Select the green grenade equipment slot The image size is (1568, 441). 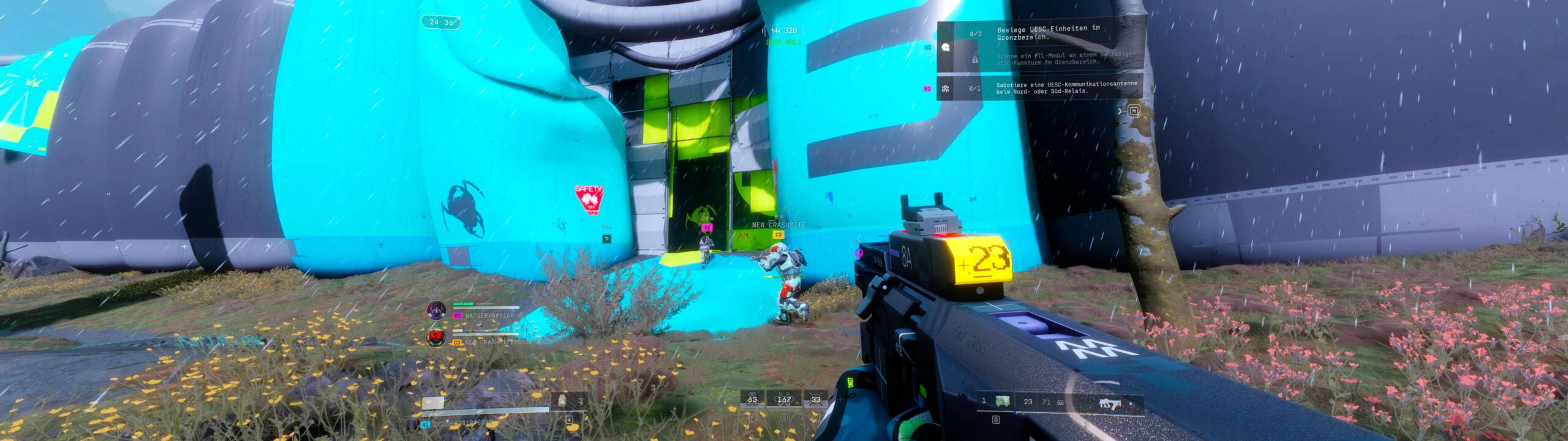pyautogui.click(x=1001, y=401)
